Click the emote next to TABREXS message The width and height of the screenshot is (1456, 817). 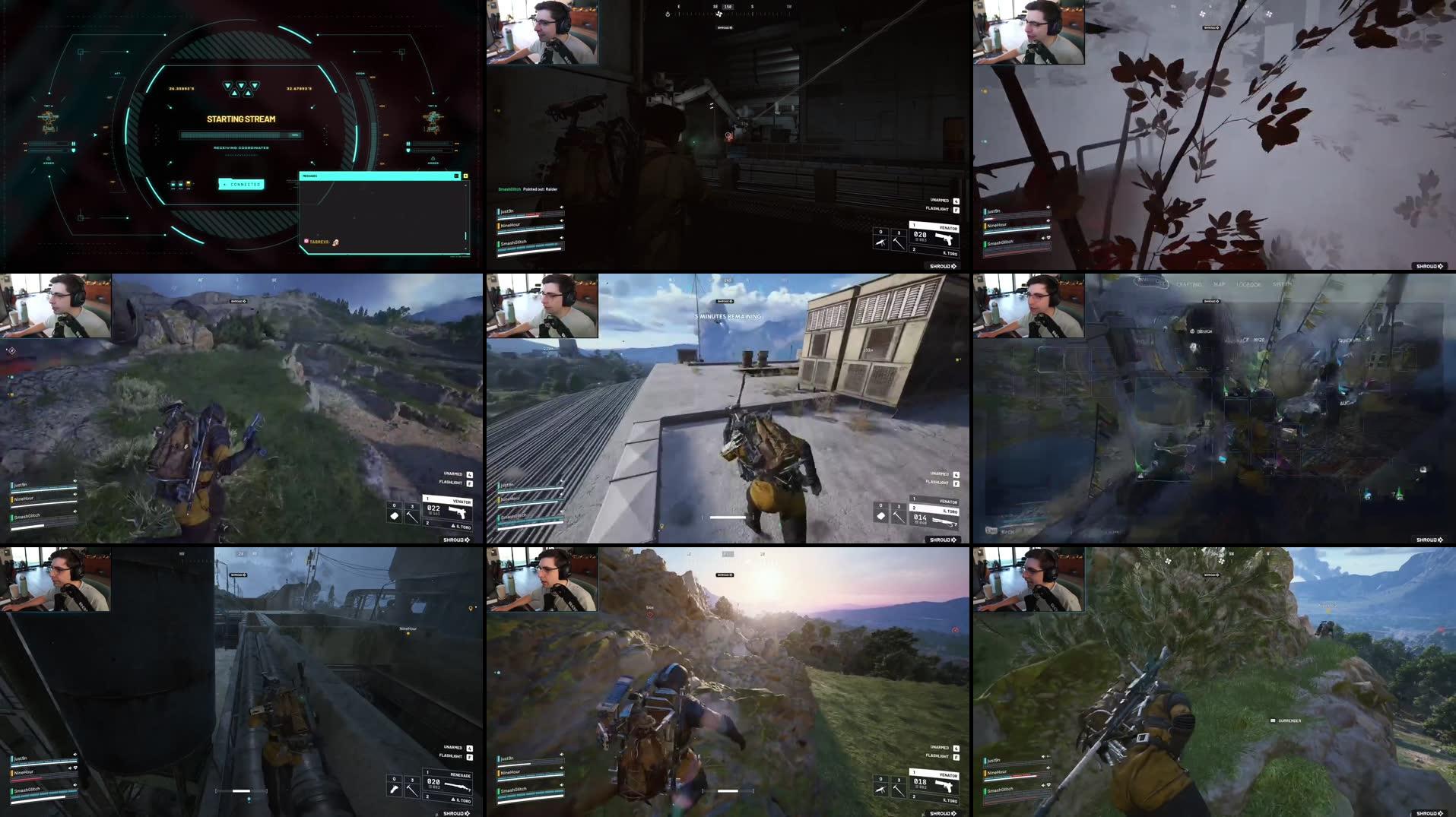(335, 242)
